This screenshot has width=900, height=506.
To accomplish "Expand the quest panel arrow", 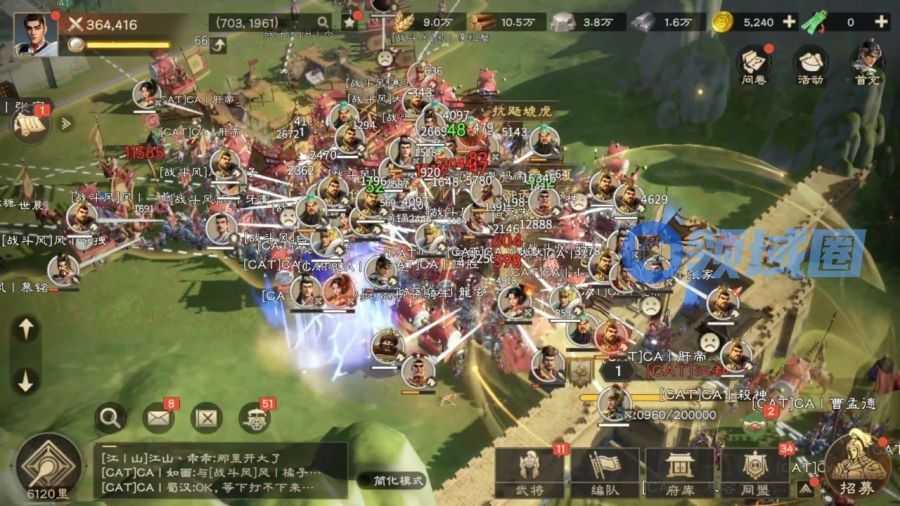I will click(67, 123).
